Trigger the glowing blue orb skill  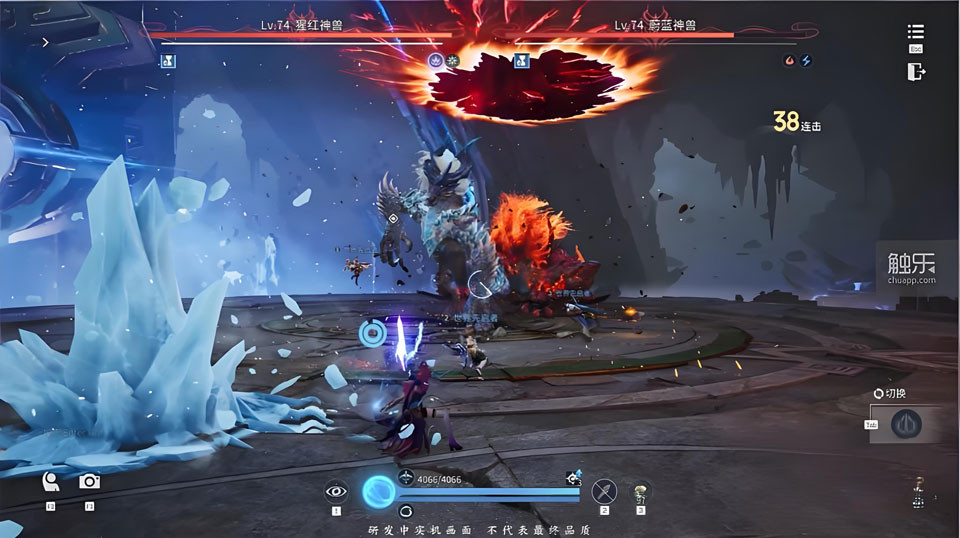point(379,491)
